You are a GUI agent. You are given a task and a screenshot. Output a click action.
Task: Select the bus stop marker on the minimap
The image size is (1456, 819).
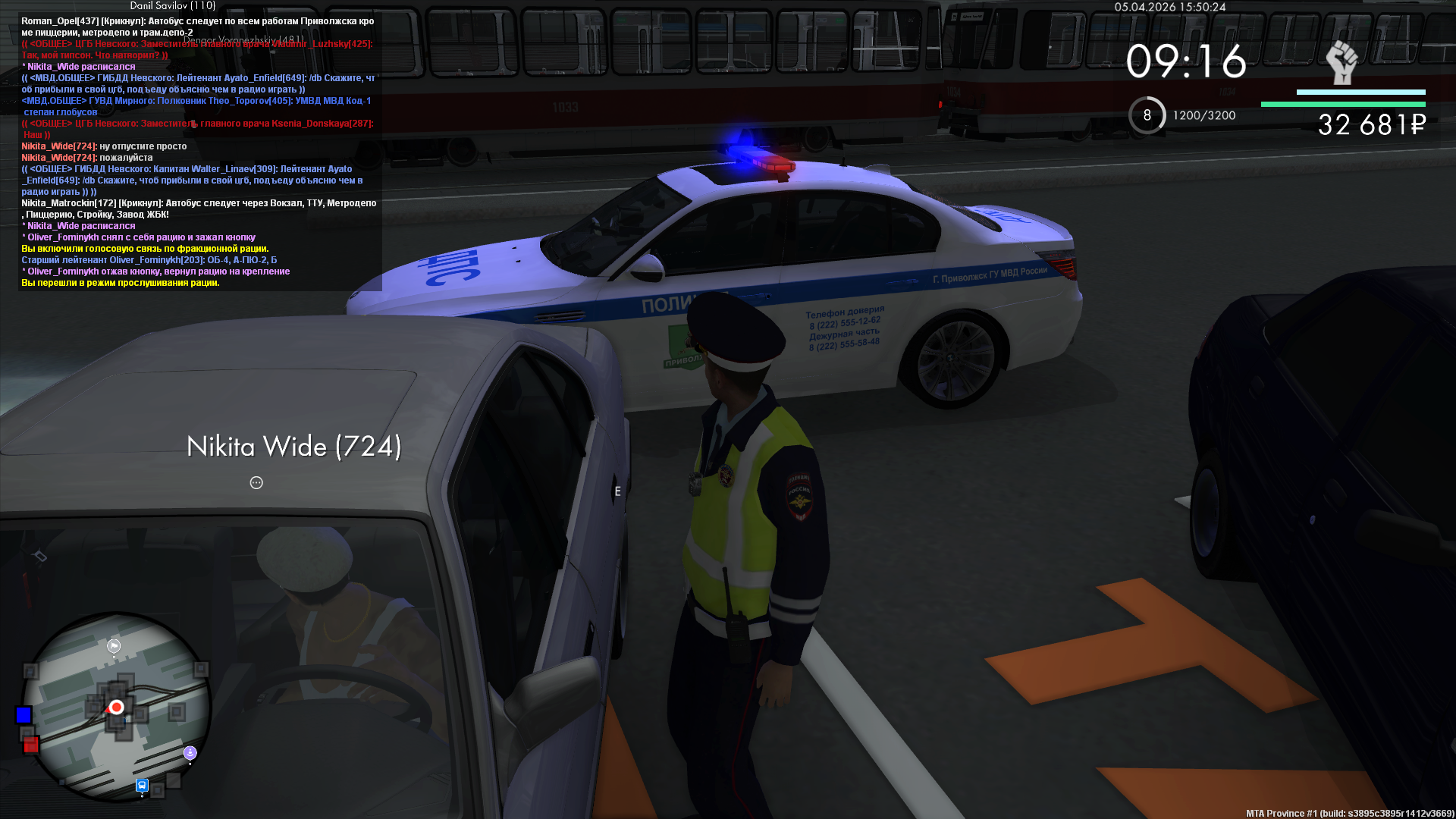142,785
